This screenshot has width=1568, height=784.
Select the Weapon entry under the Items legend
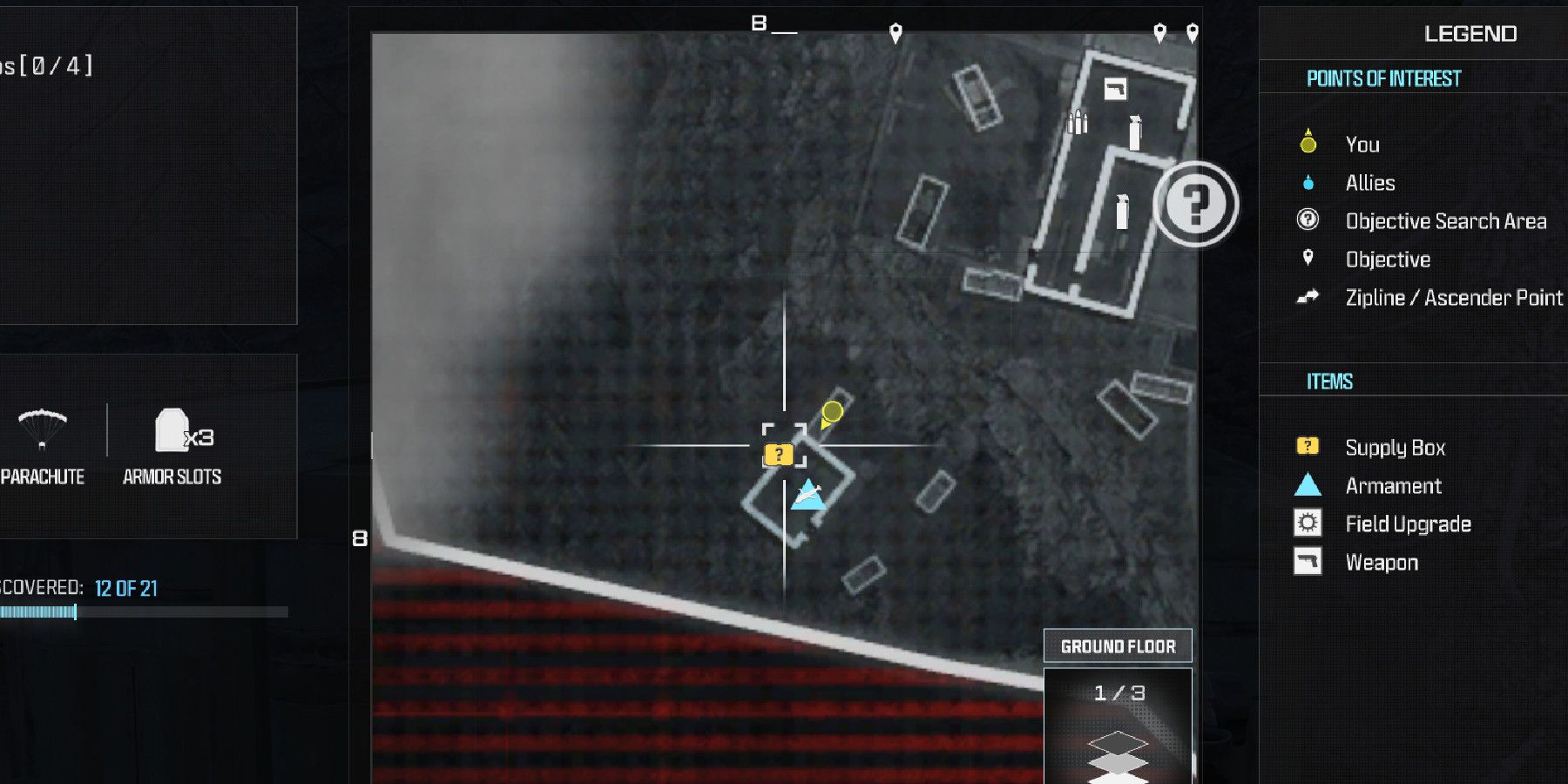1385,562
